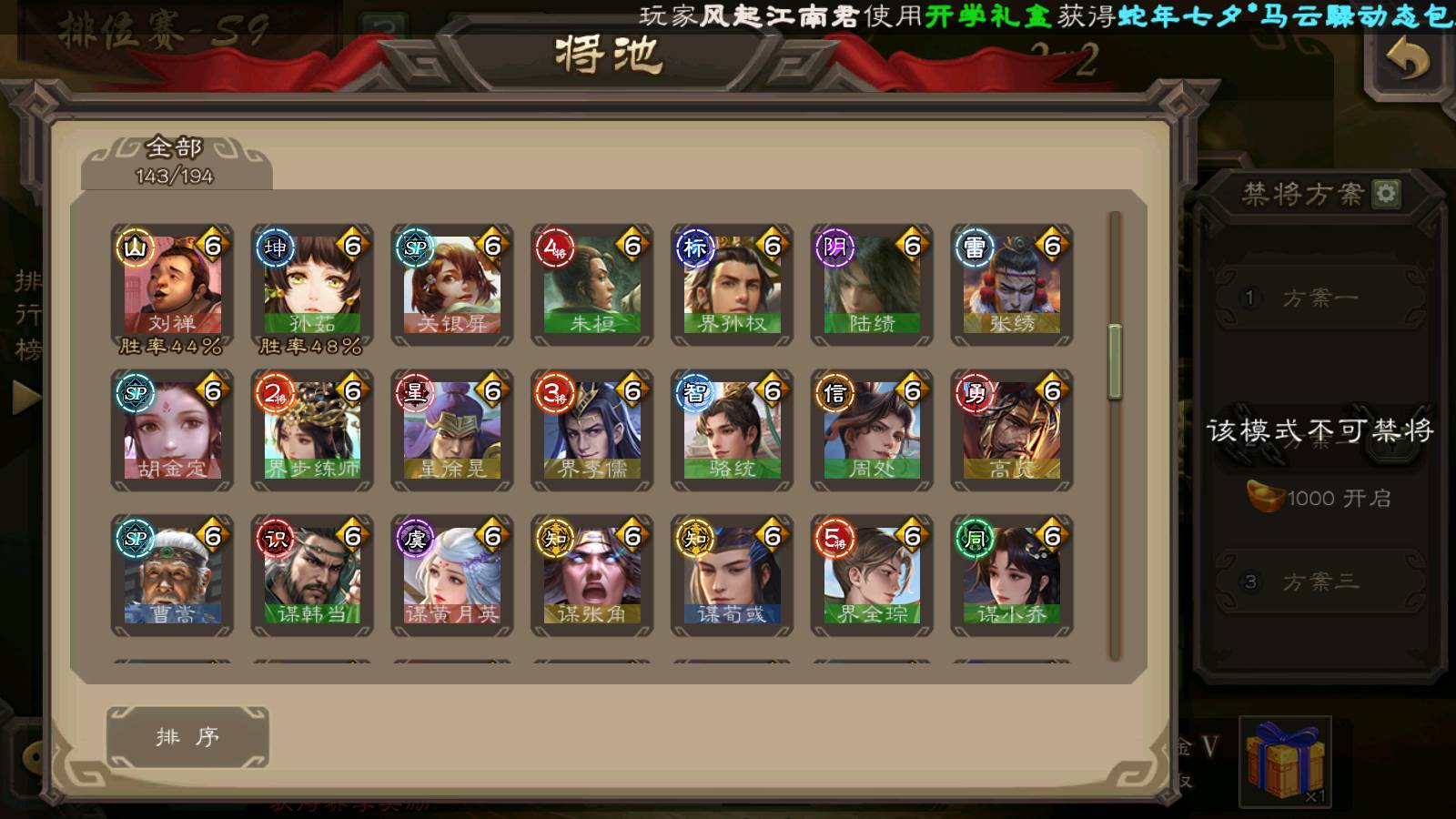Viewport: 1456px width, 819px height.
Task: Choose the 孙茹 general card
Action: click(312, 287)
